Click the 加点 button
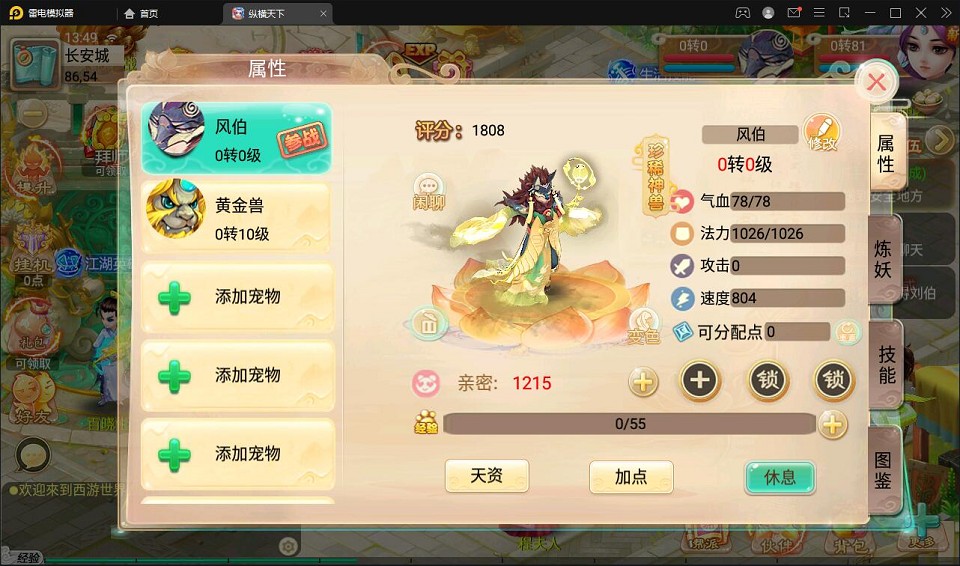 click(x=631, y=477)
